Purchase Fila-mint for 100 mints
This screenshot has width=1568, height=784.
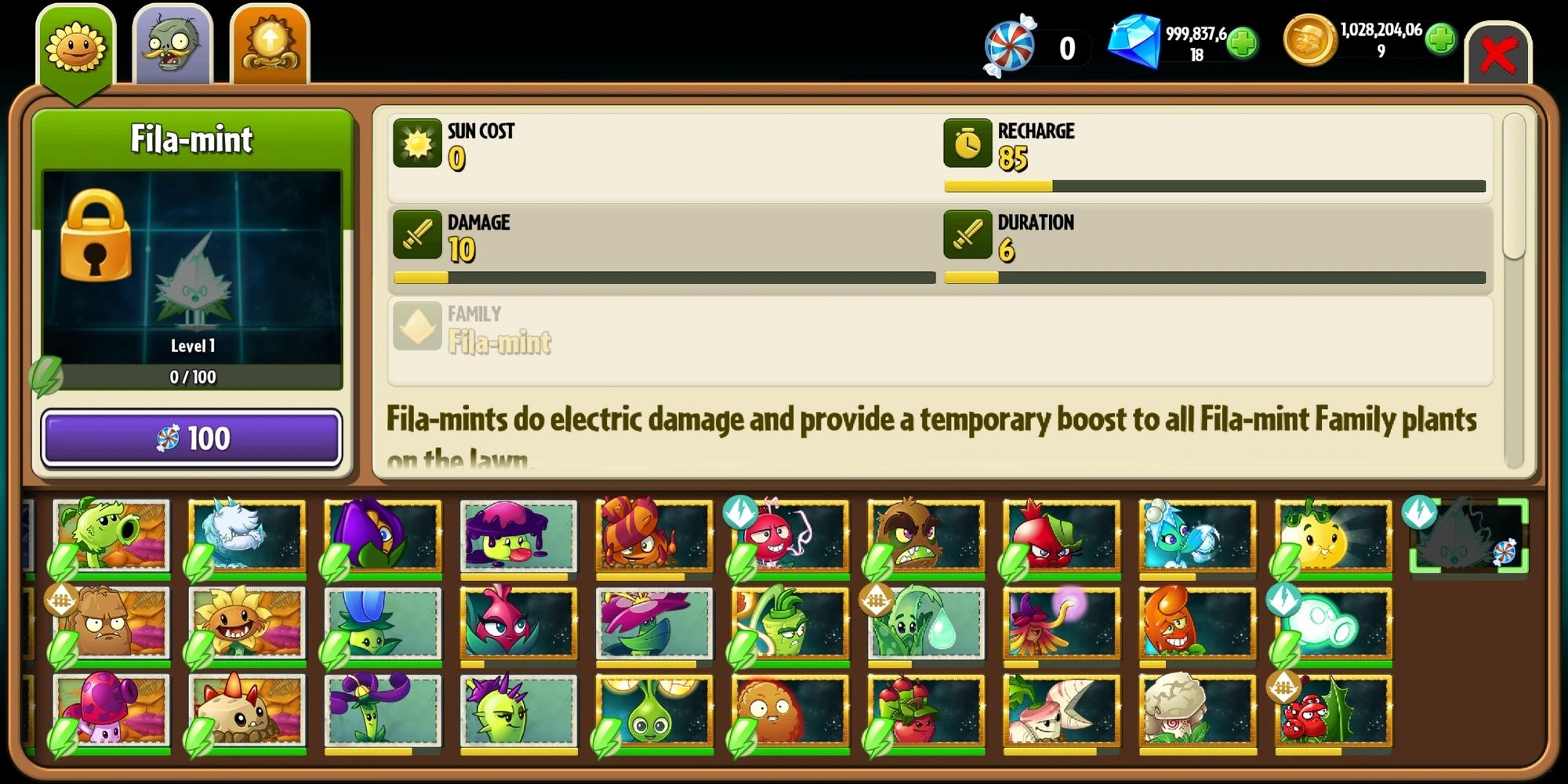[191, 438]
